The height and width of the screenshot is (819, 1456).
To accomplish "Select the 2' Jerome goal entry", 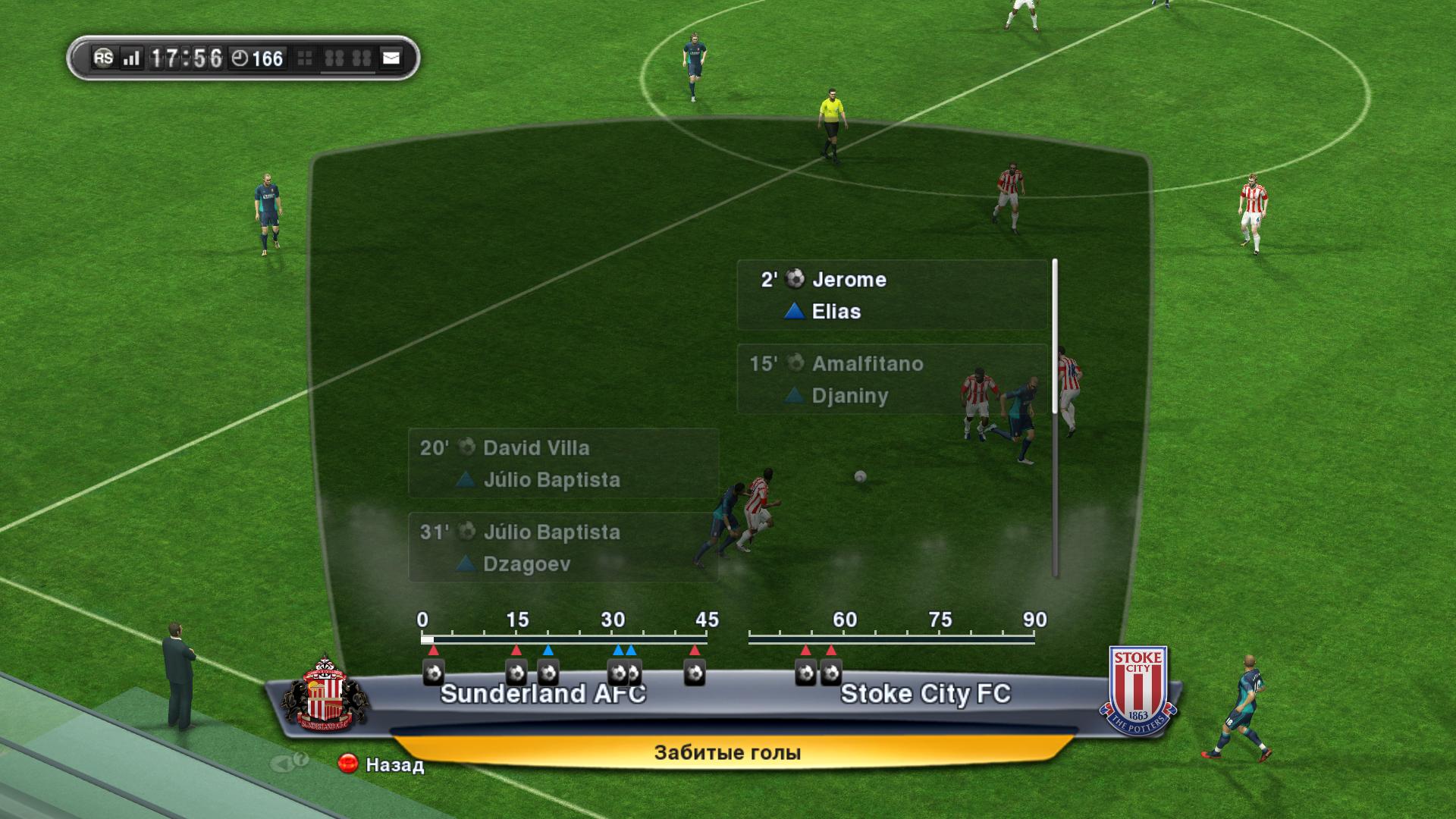I will (x=891, y=295).
